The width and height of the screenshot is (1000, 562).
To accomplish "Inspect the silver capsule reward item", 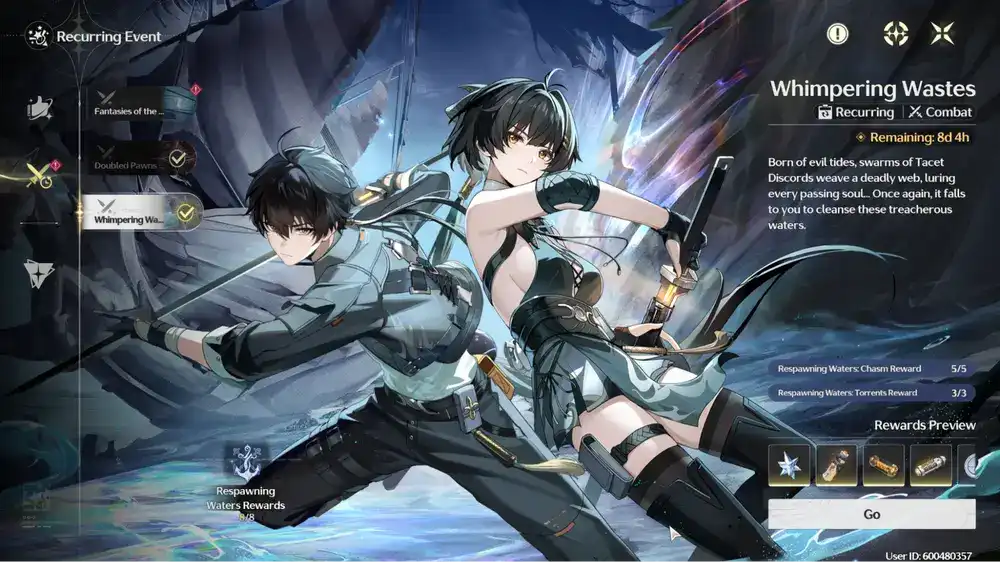I will click(x=931, y=466).
